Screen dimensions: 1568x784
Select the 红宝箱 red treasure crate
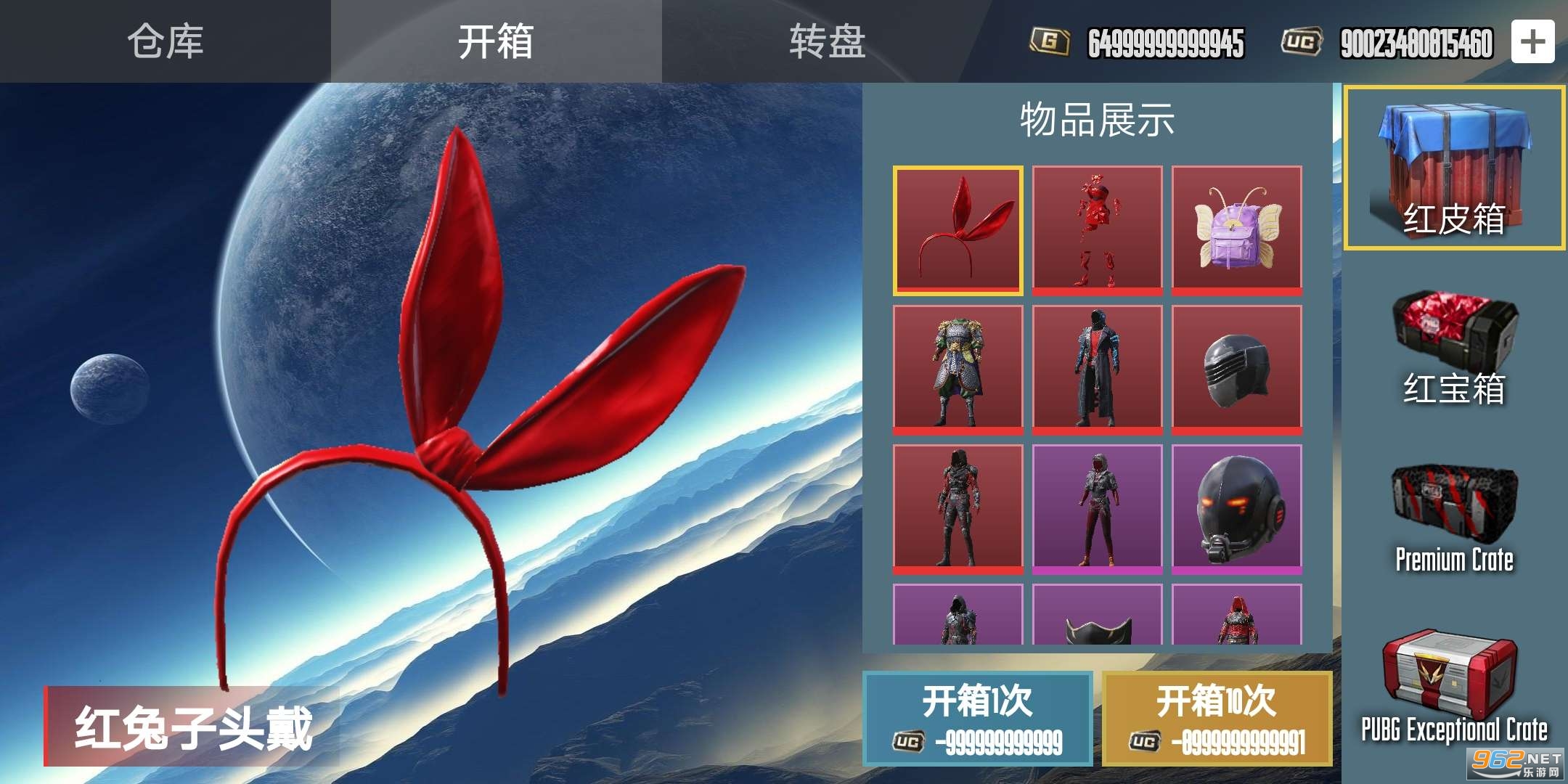coord(1454,348)
